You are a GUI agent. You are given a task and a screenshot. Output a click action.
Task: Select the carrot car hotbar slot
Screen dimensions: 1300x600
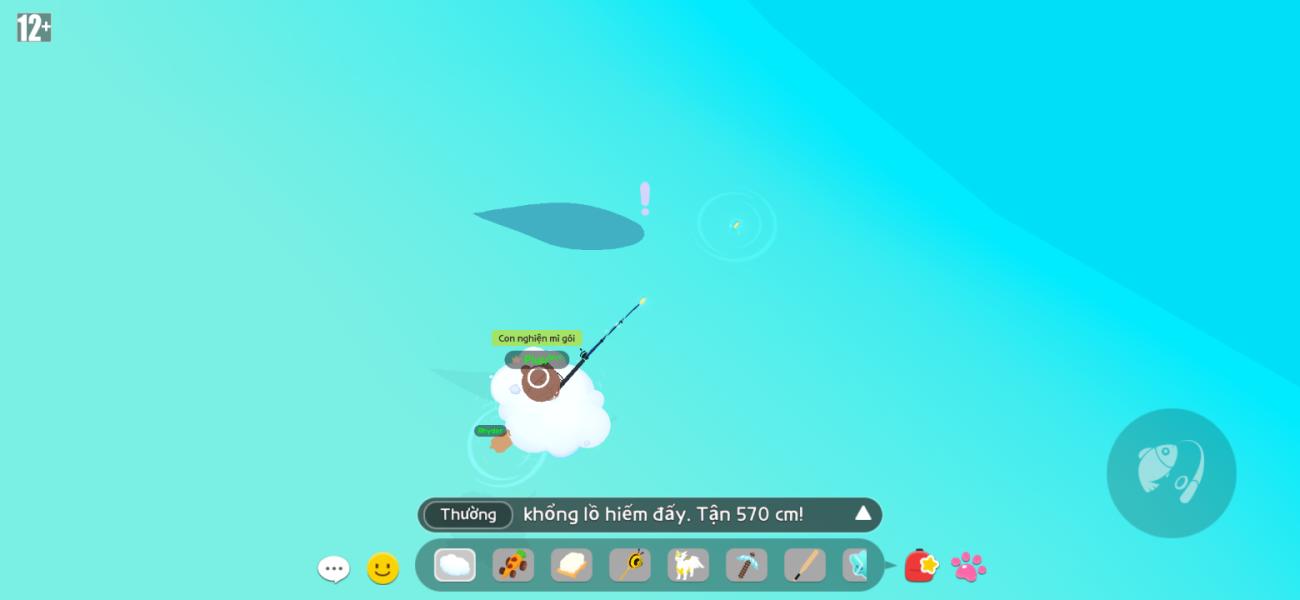click(513, 565)
